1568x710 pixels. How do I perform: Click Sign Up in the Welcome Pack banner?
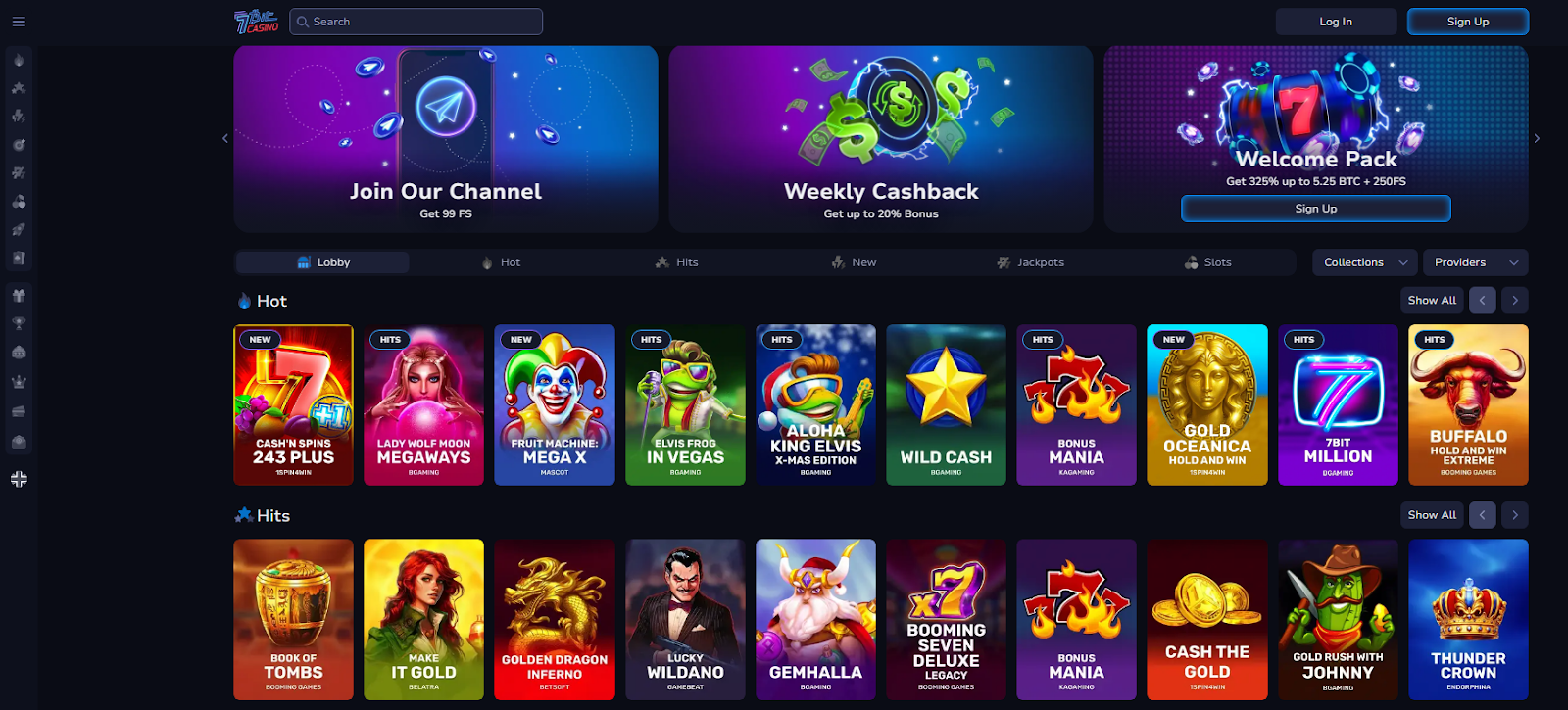tap(1315, 208)
